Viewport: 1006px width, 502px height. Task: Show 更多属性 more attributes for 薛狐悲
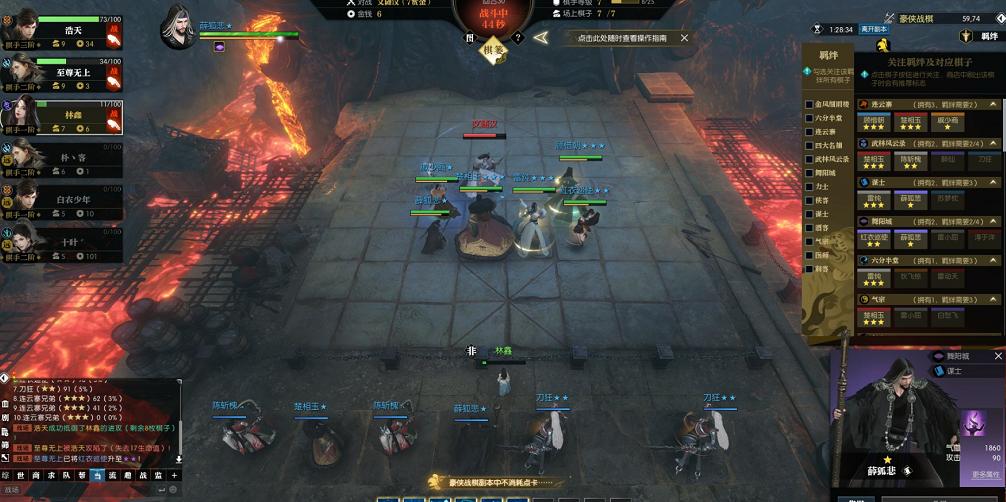pyautogui.click(x=985, y=475)
